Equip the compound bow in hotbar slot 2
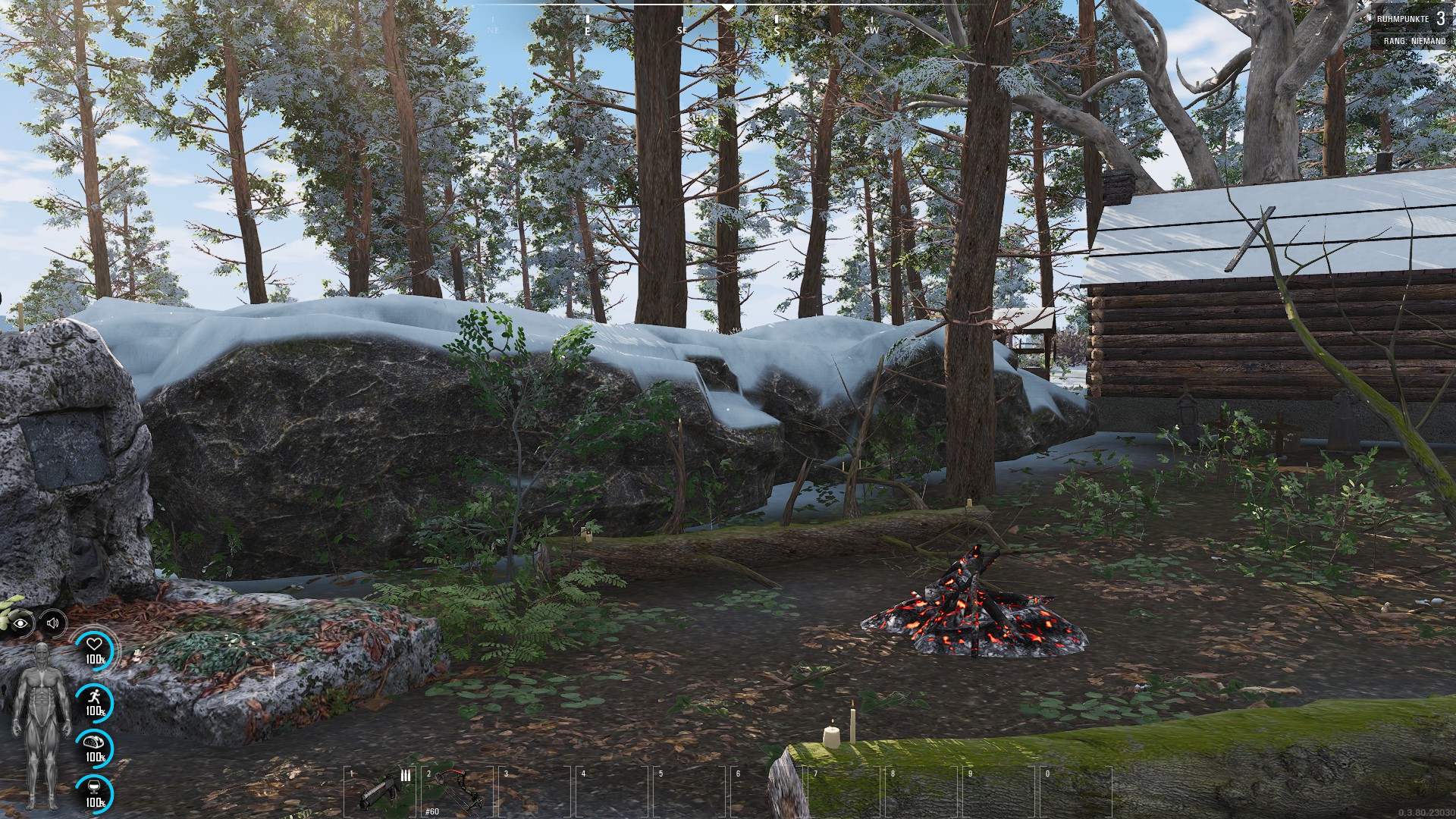Viewport: 1456px width, 819px height. click(457, 790)
